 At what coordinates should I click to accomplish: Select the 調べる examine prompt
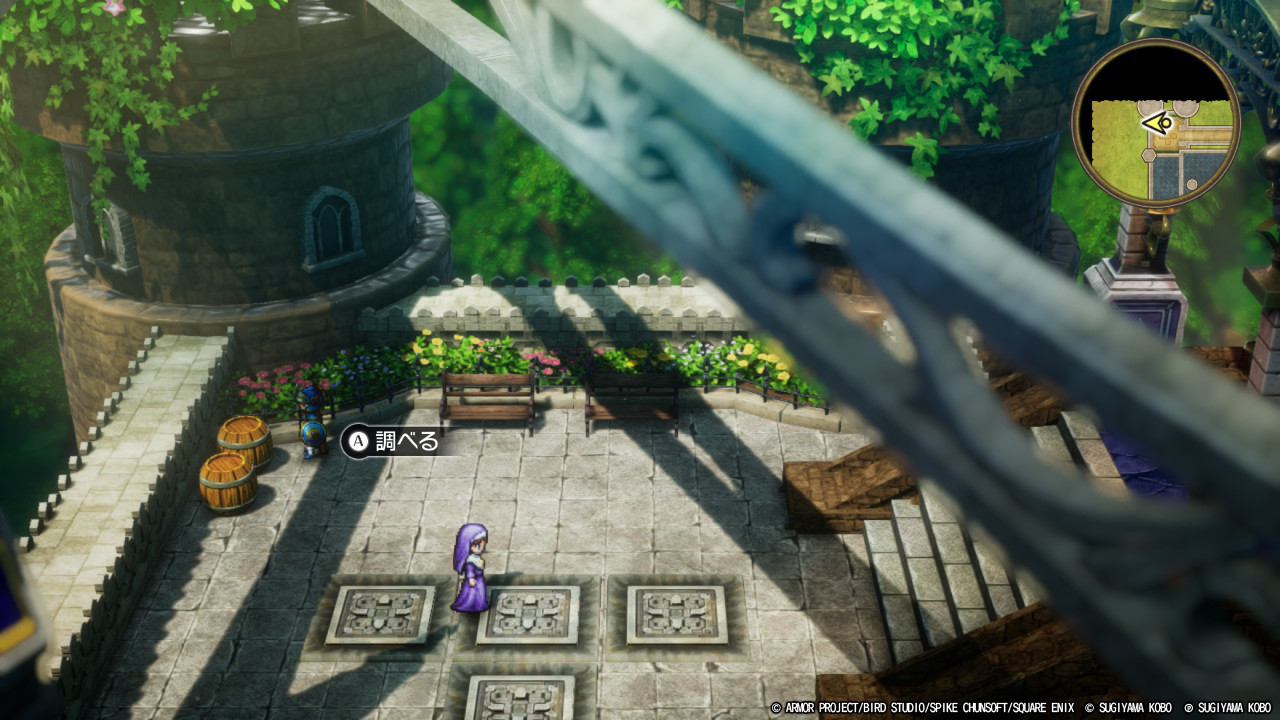pyautogui.click(x=392, y=441)
